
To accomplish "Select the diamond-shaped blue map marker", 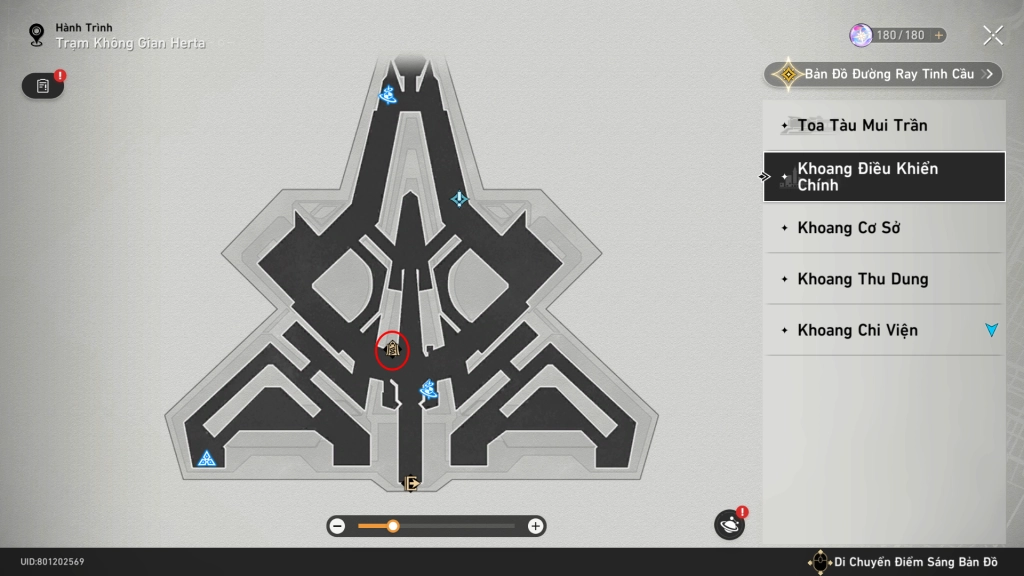I will (x=459, y=199).
